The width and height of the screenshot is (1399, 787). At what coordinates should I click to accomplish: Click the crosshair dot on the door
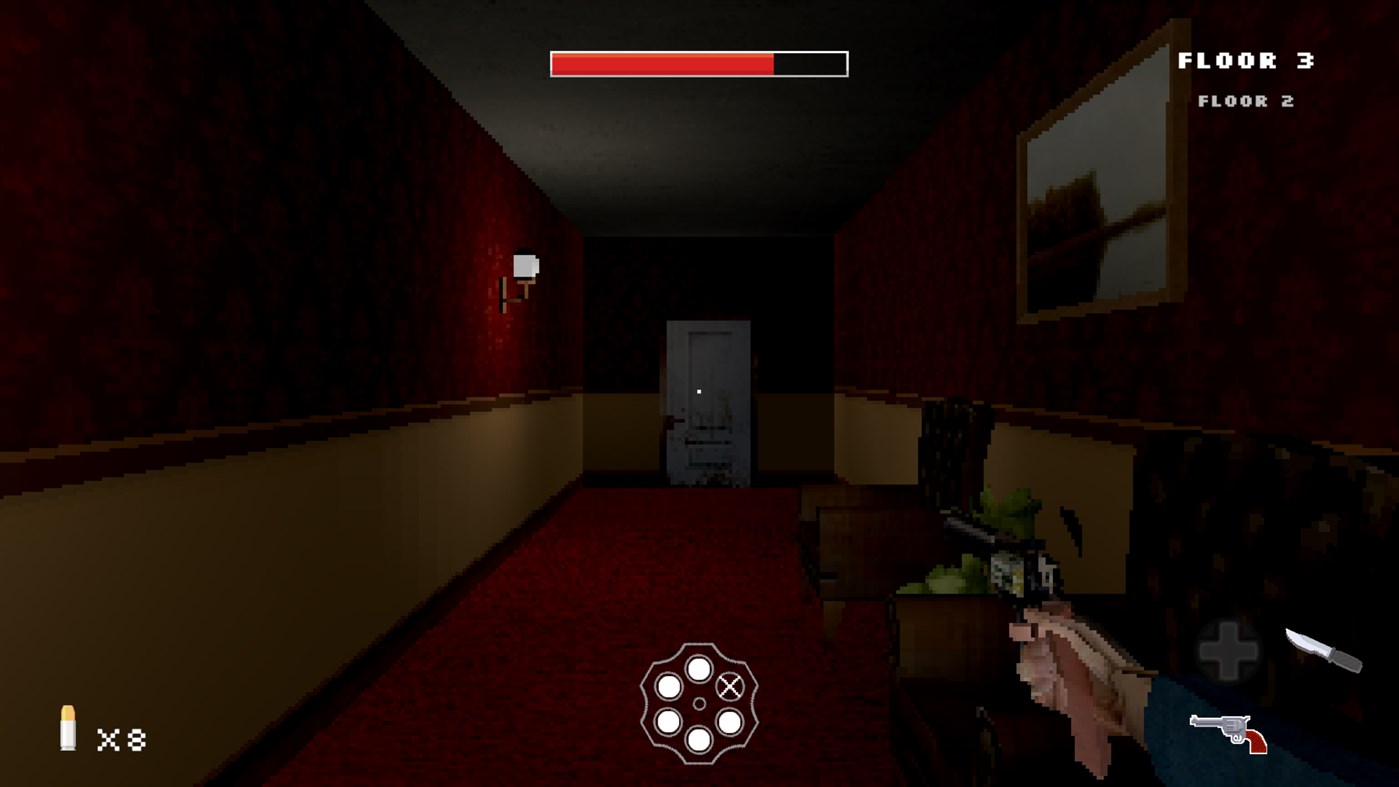click(697, 391)
